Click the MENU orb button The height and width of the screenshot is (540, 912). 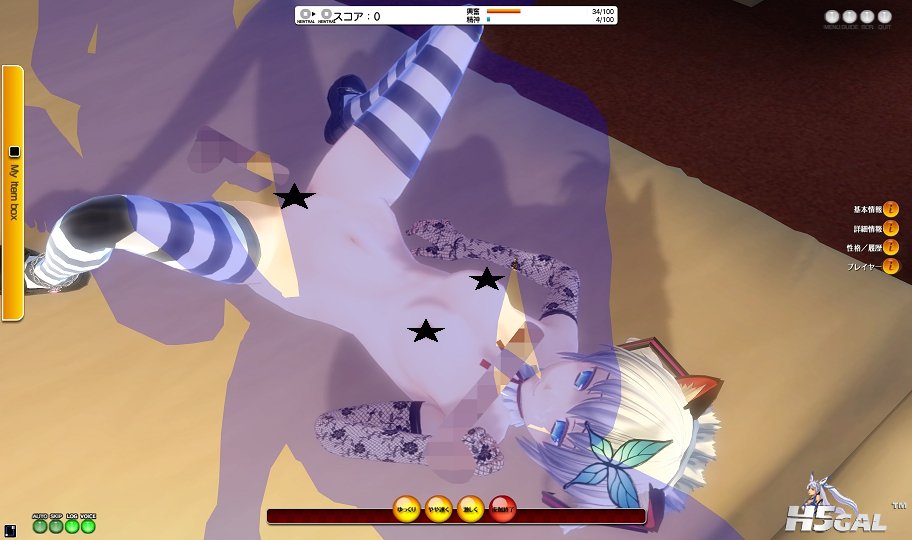point(832,17)
